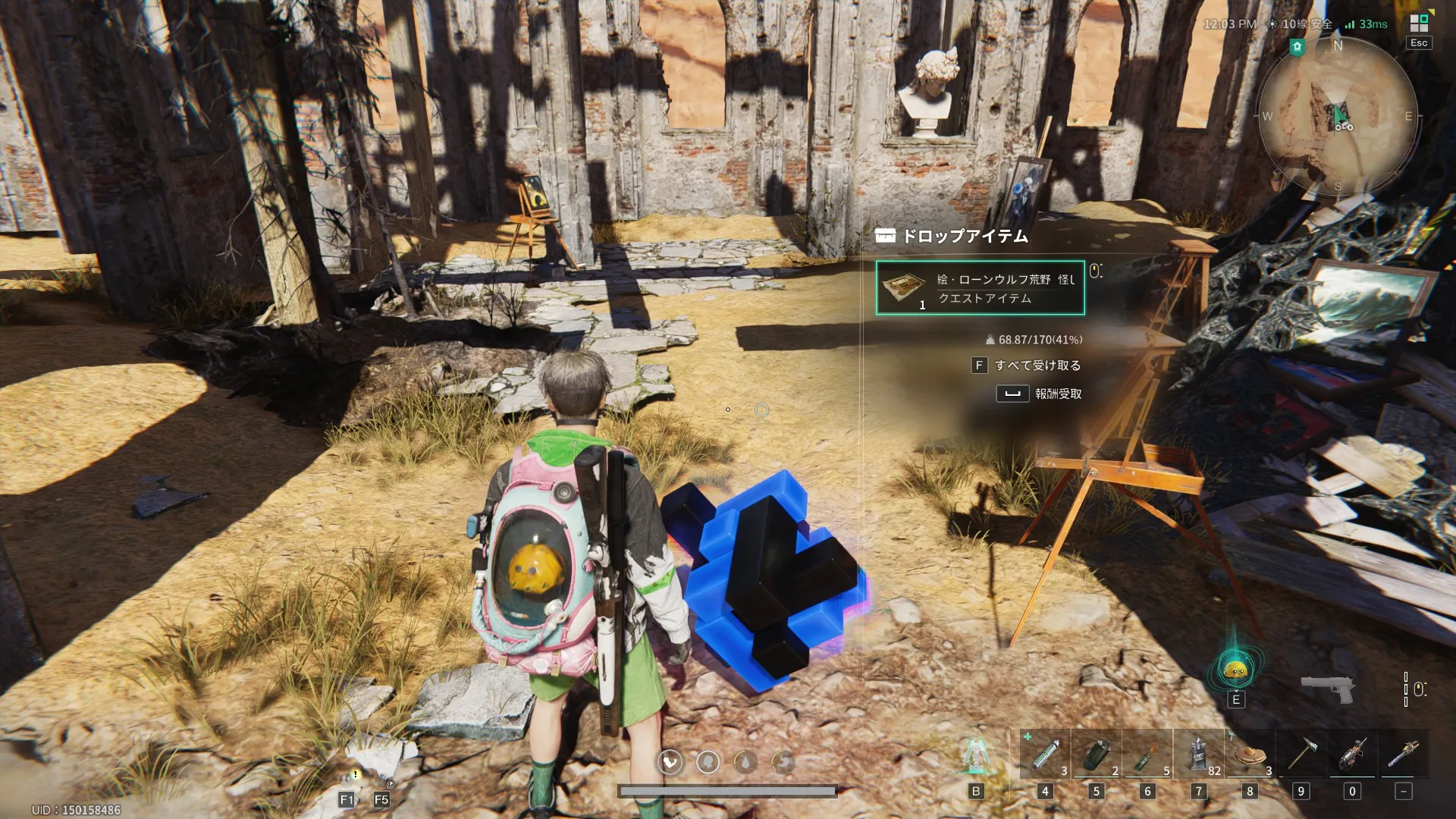Click the flexed arm status icon

(670, 761)
